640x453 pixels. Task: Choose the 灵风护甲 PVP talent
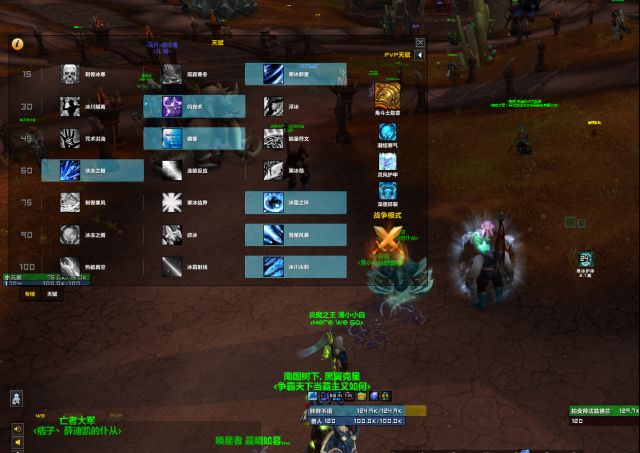coord(386,160)
